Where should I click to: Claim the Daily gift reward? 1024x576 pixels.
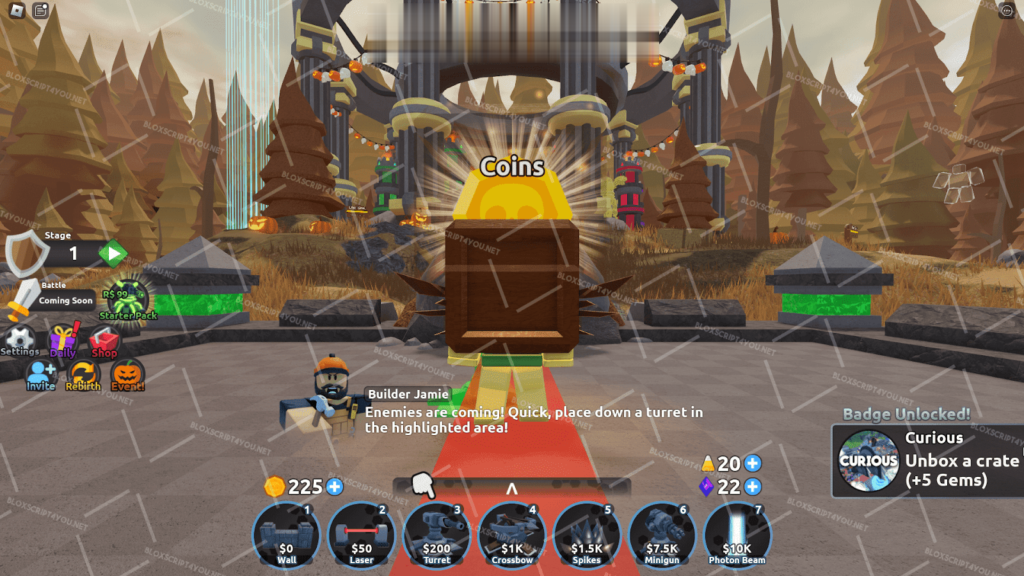click(x=63, y=341)
